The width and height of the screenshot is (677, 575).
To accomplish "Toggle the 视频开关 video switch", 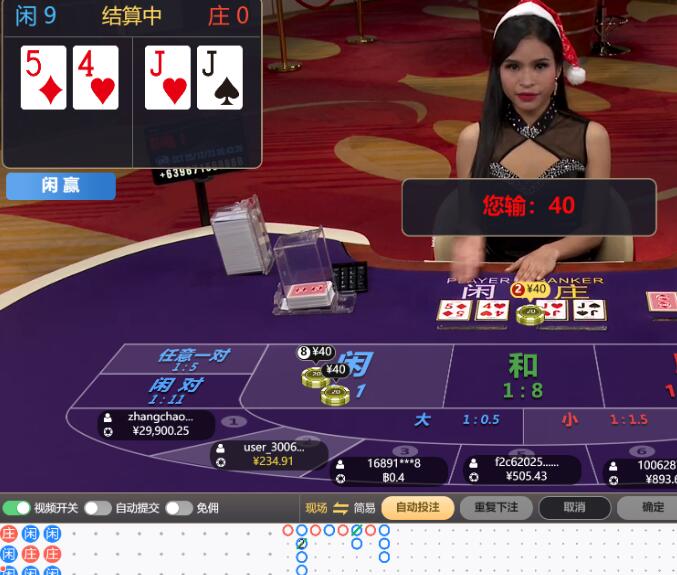I will [x=17, y=508].
